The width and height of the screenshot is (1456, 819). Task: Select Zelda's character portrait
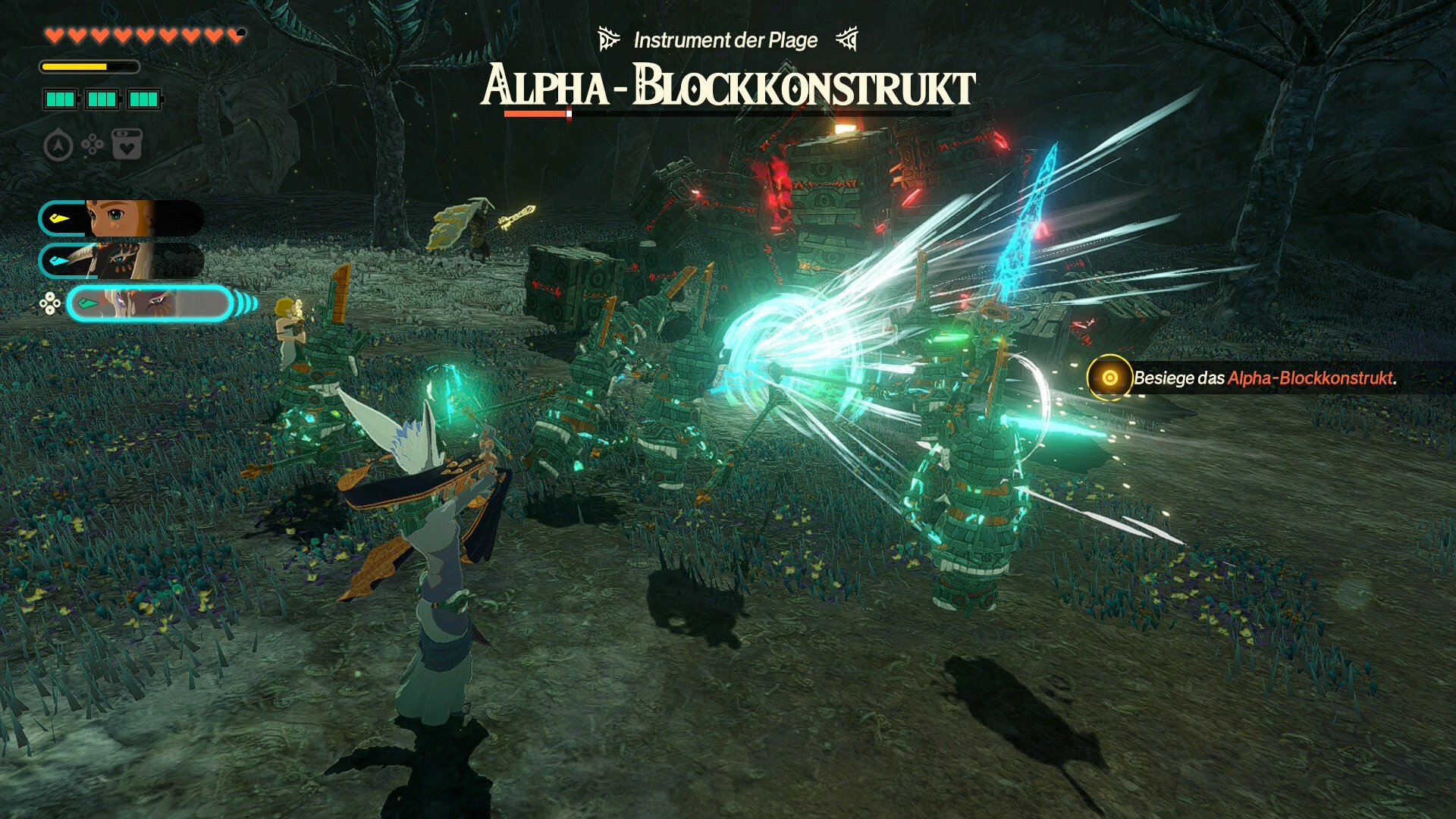[x=121, y=218]
